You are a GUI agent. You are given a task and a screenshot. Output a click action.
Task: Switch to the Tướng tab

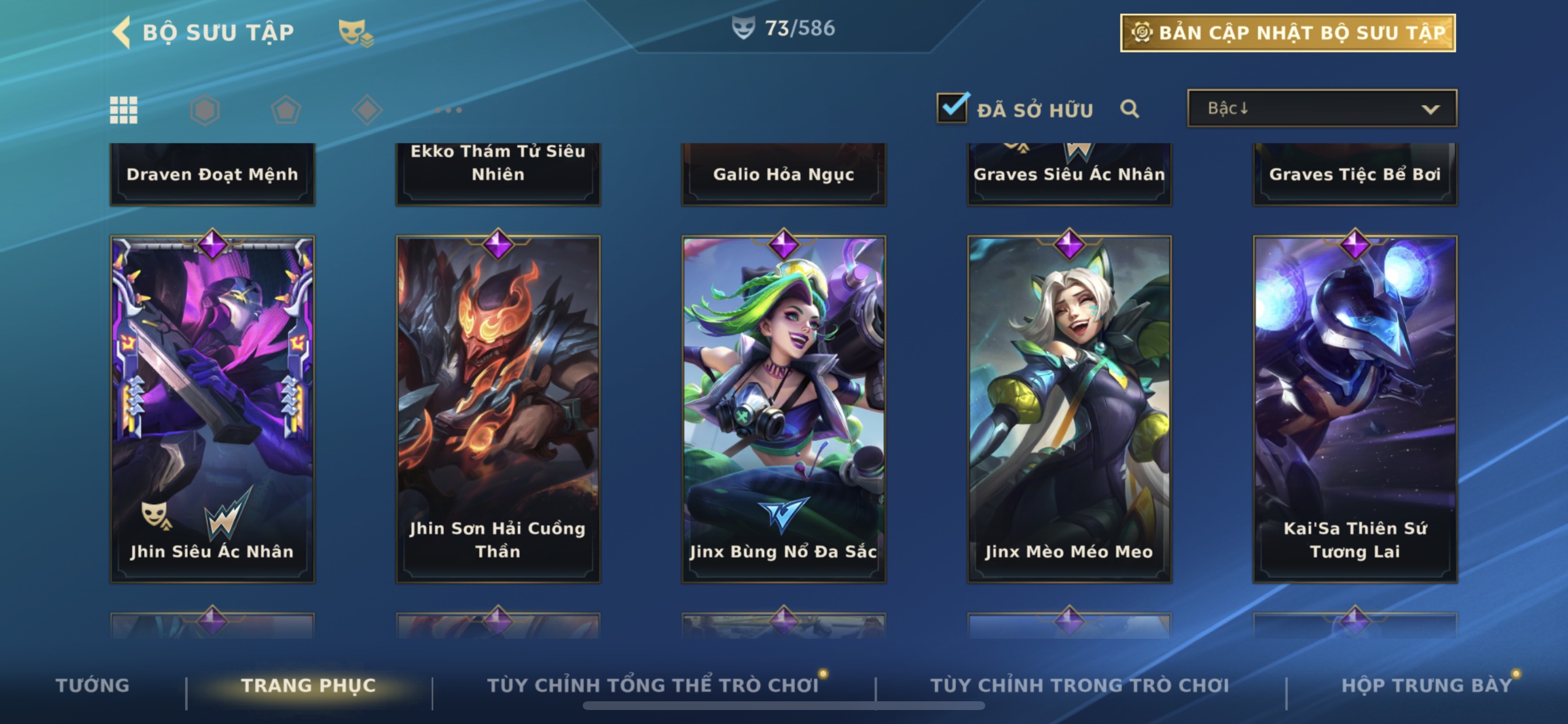93,685
